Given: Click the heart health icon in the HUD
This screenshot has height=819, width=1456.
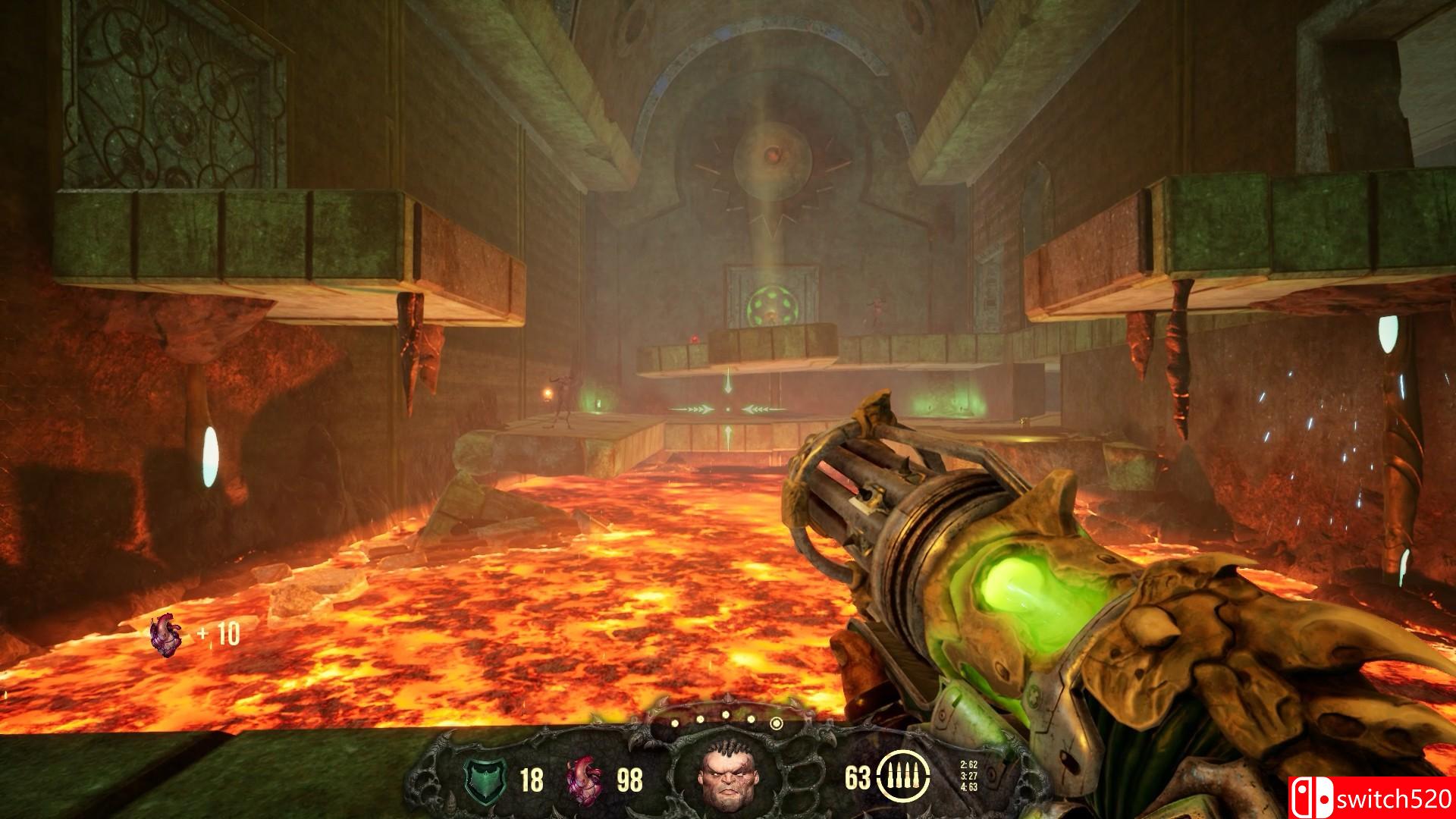Looking at the screenshot, I should coord(585,779).
